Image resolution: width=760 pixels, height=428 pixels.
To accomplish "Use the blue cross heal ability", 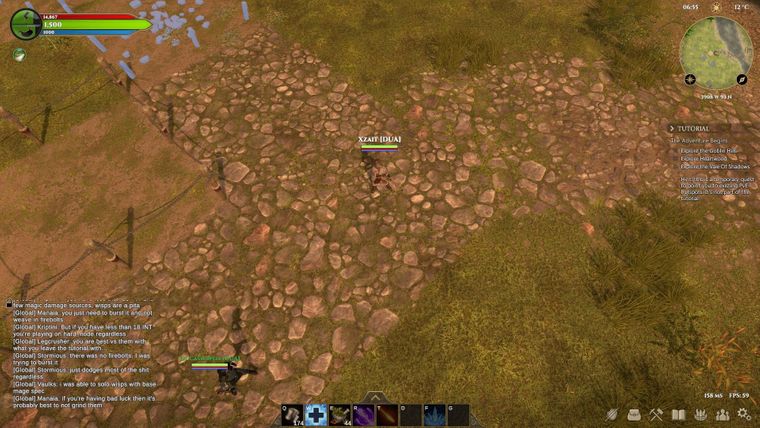I will pyautogui.click(x=316, y=415).
